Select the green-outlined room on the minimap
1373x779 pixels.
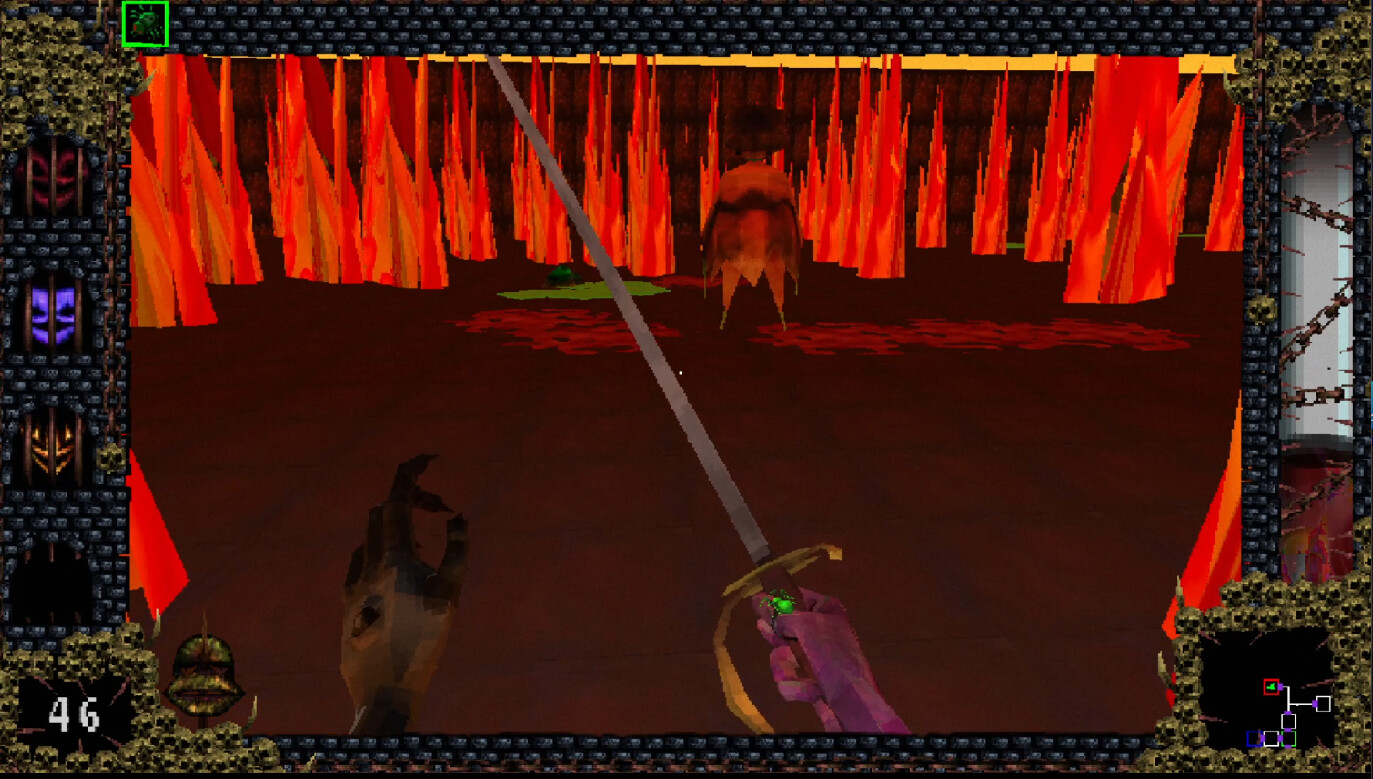point(1289,739)
